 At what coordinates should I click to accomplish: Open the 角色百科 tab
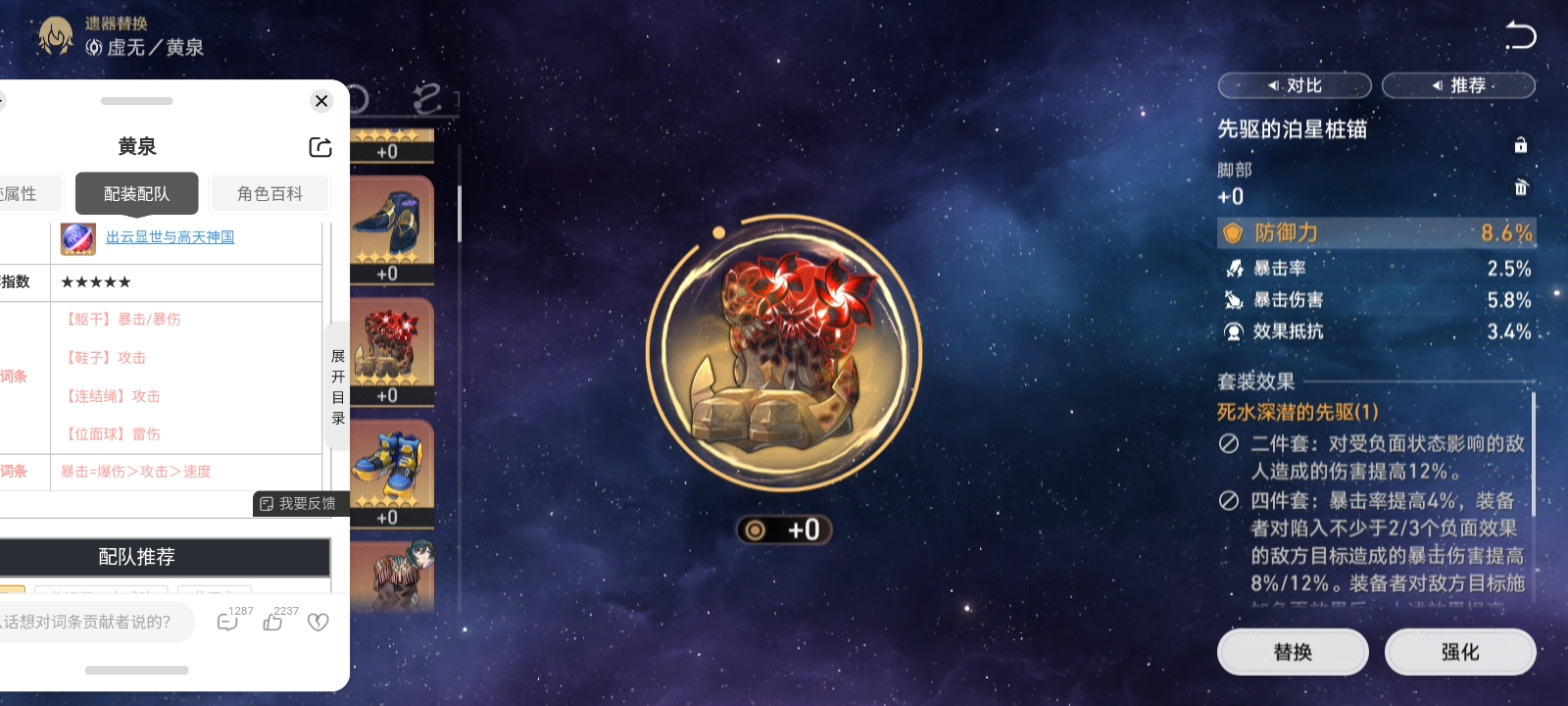point(269,193)
